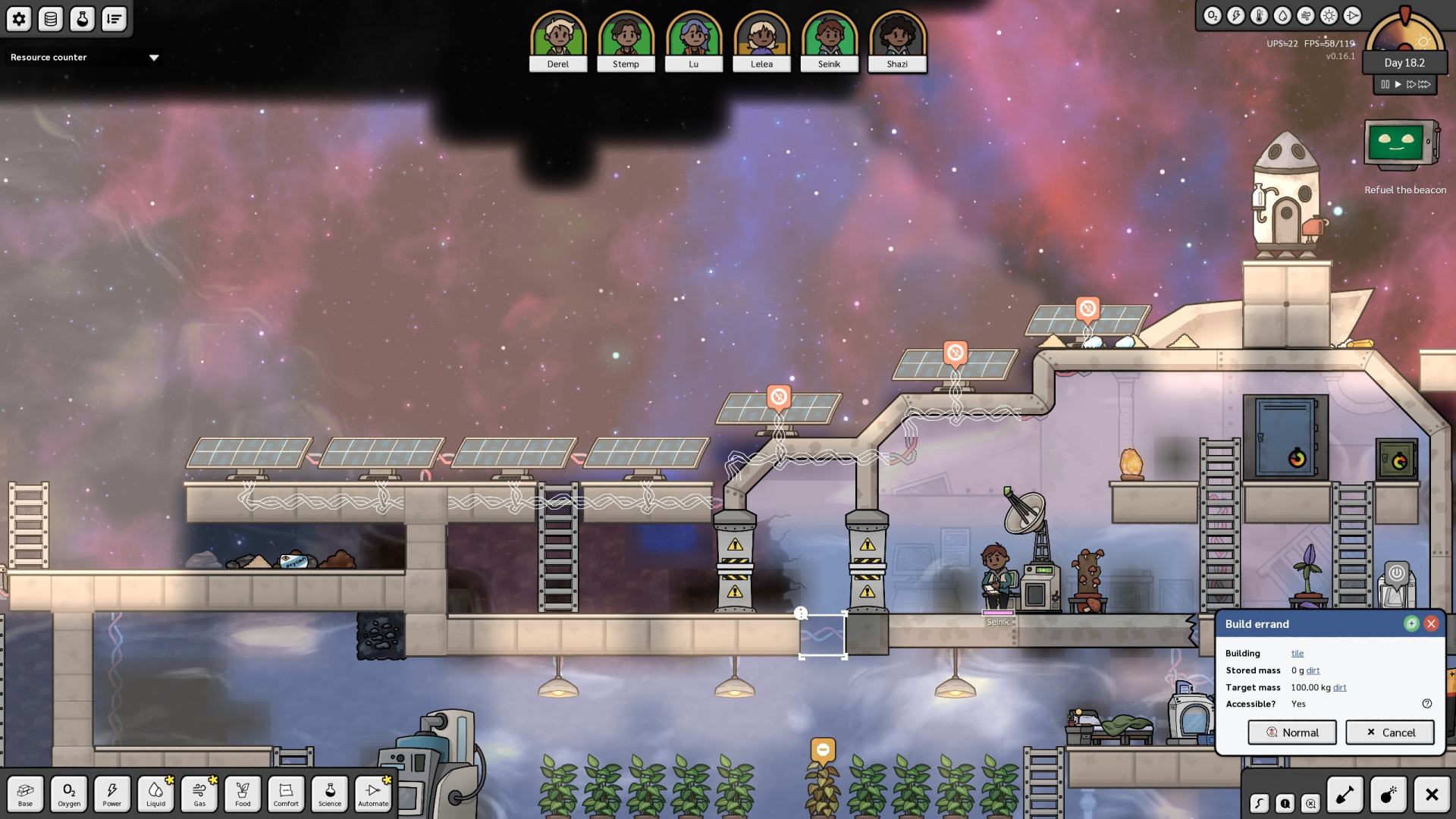Open the flask research screen
Screen dimensions: 1456x819
click(x=82, y=19)
